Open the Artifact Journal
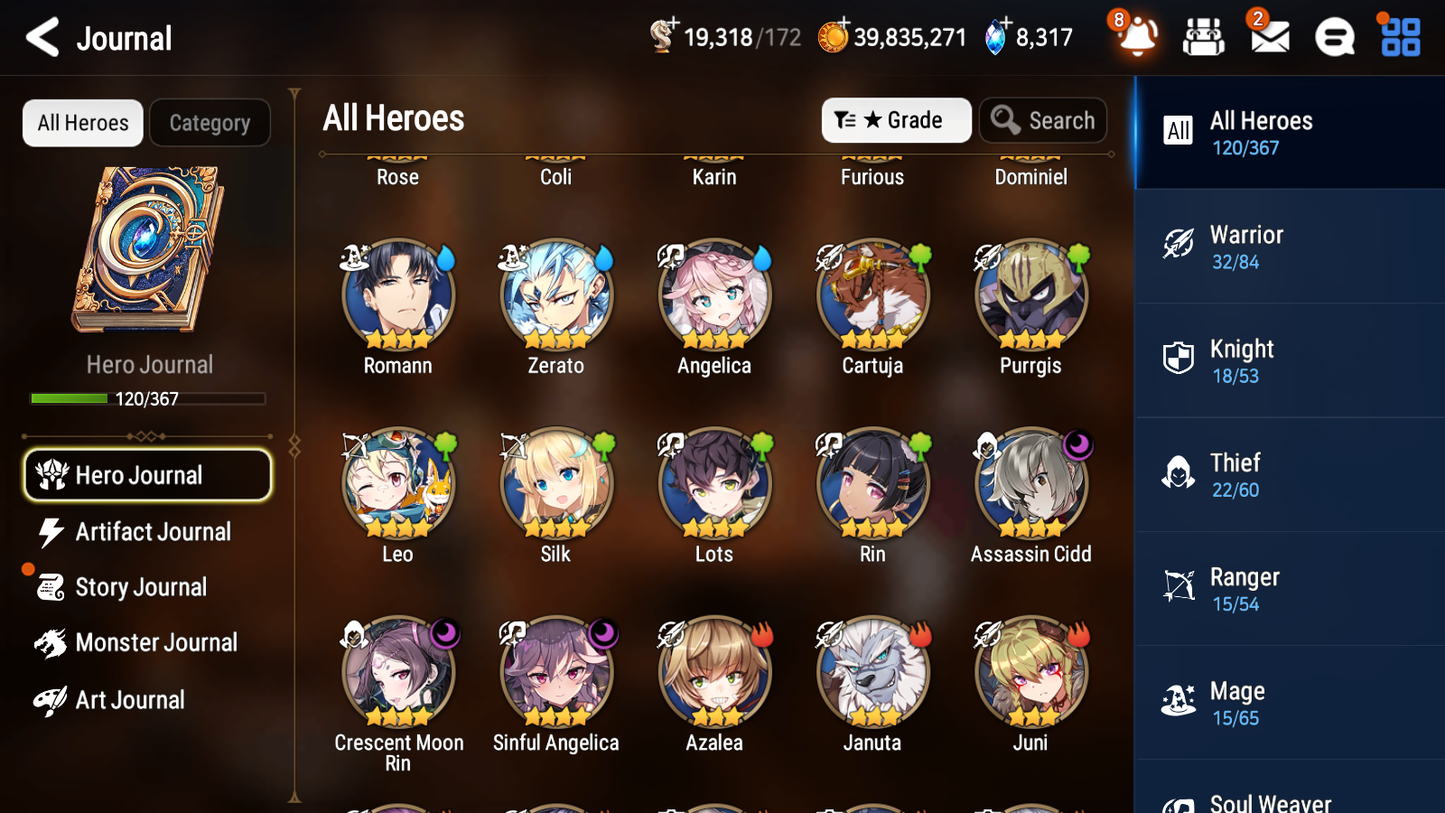The height and width of the screenshot is (813, 1445). coord(148,532)
